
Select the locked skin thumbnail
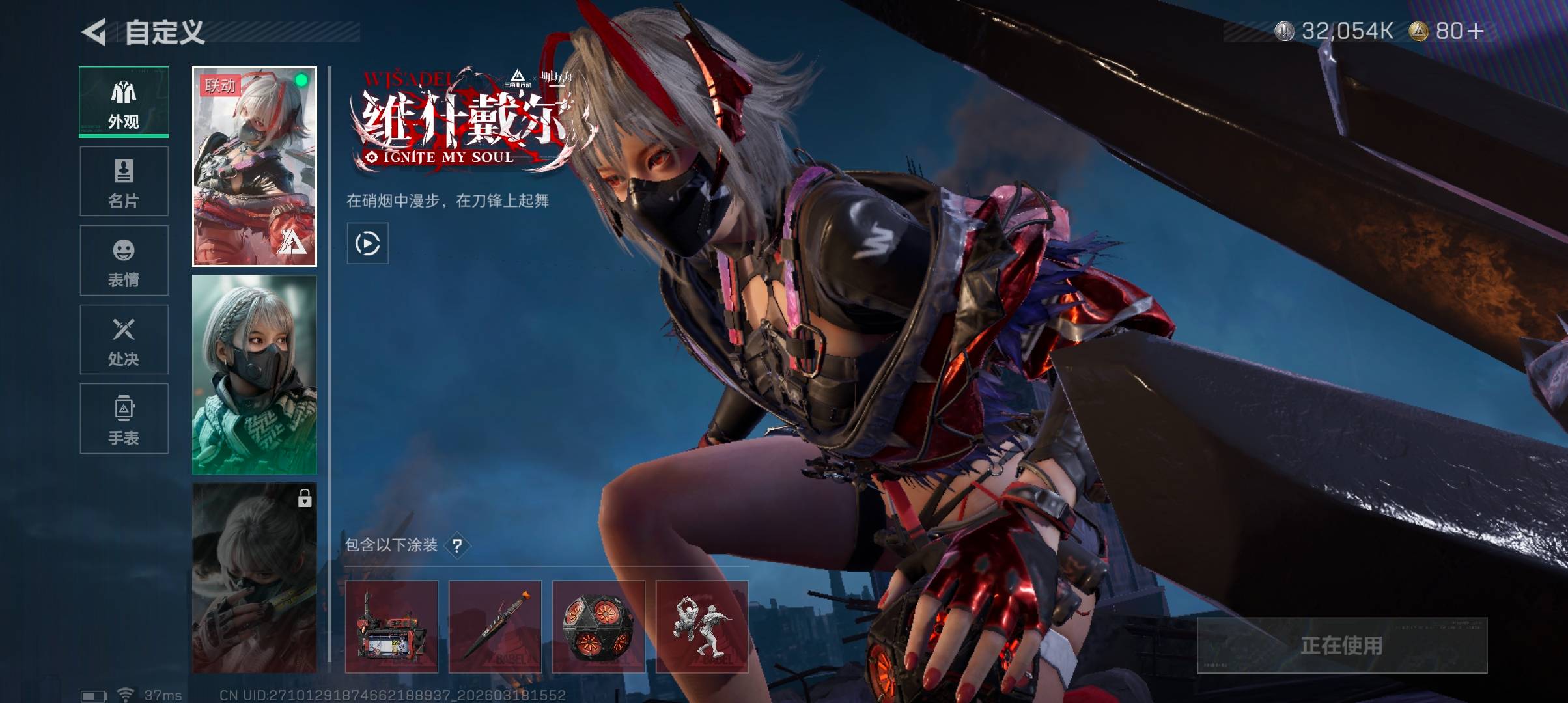pos(255,578)
